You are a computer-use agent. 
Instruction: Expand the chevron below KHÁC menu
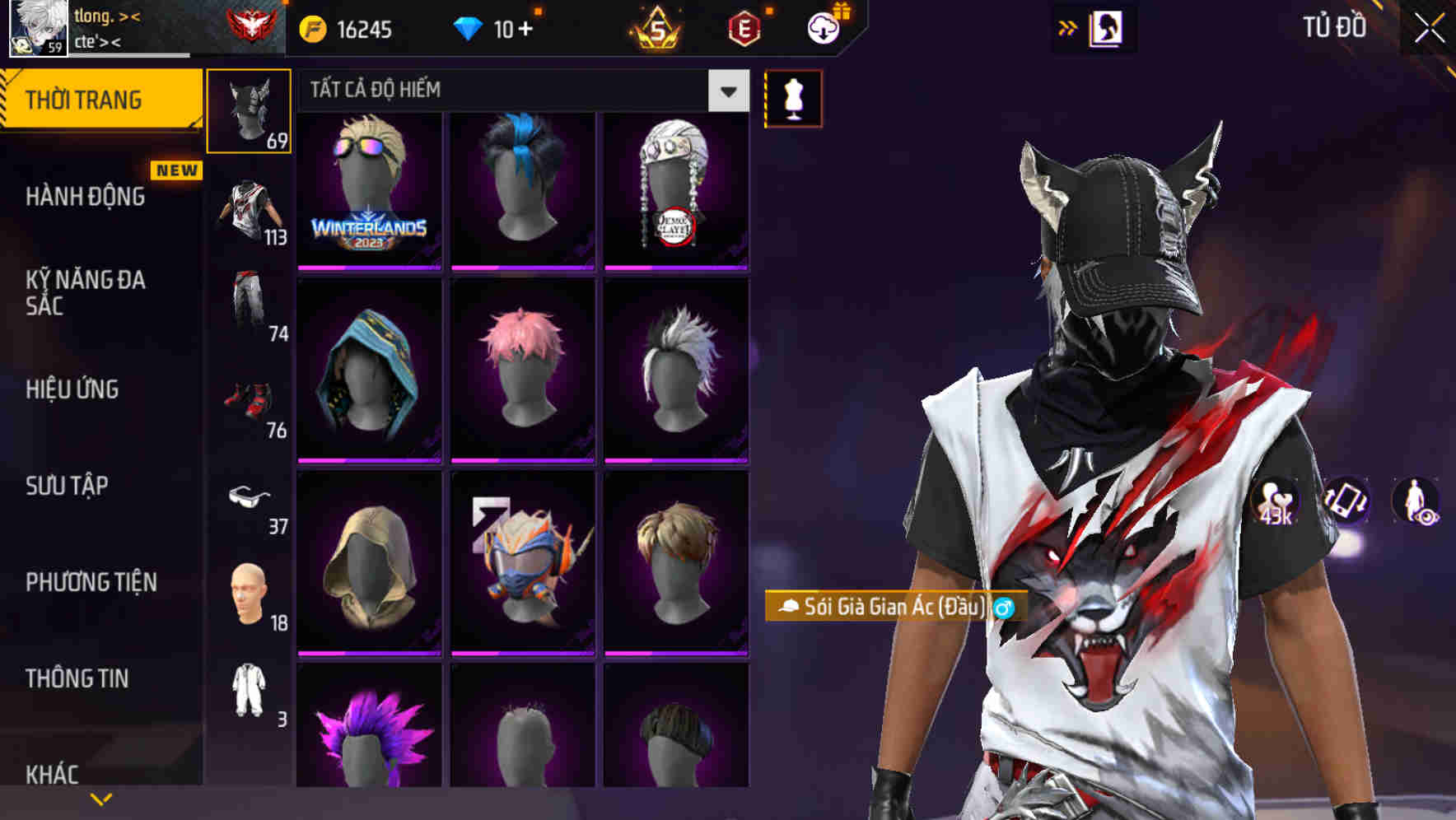(x=100, y=799)
